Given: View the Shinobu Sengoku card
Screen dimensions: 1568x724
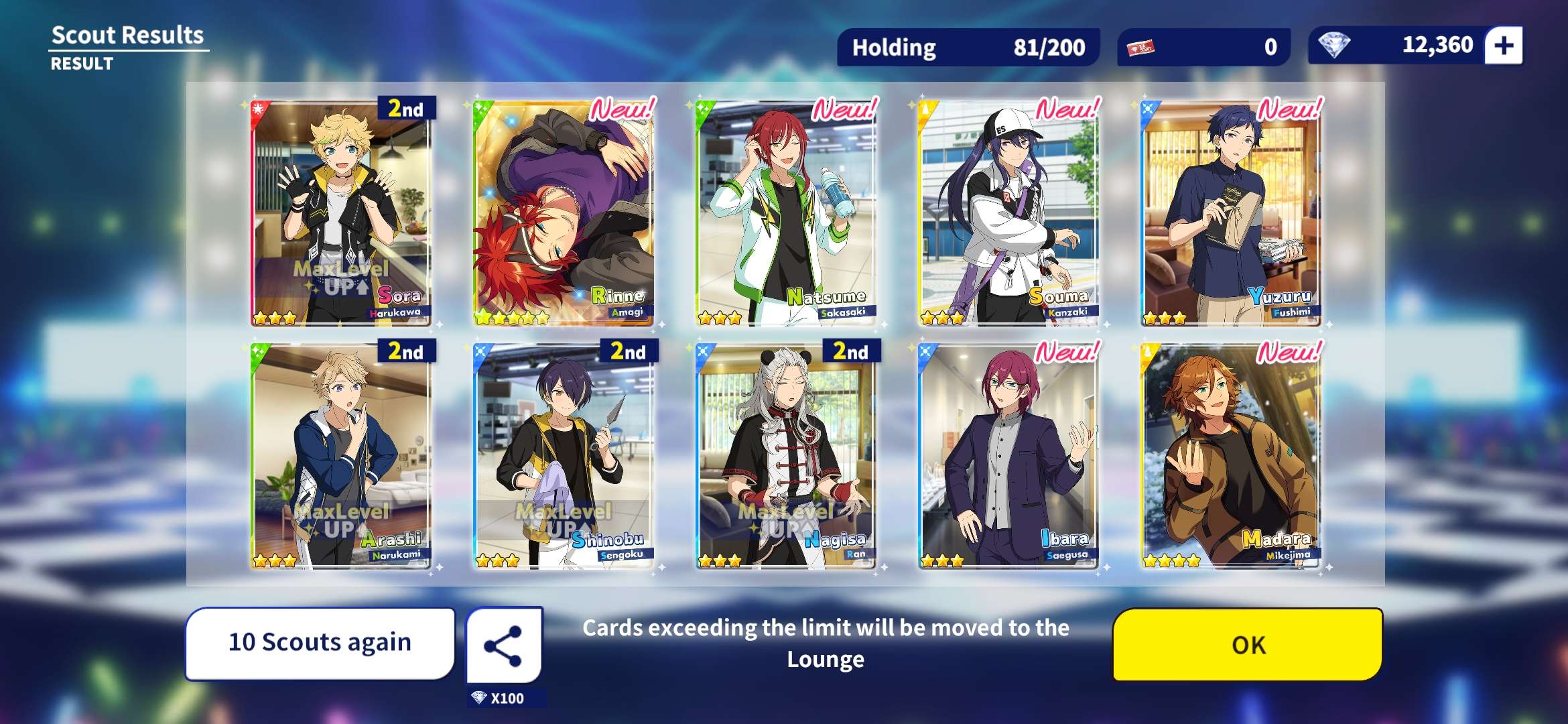Looking at the screenshot, I should pos(564,456).
